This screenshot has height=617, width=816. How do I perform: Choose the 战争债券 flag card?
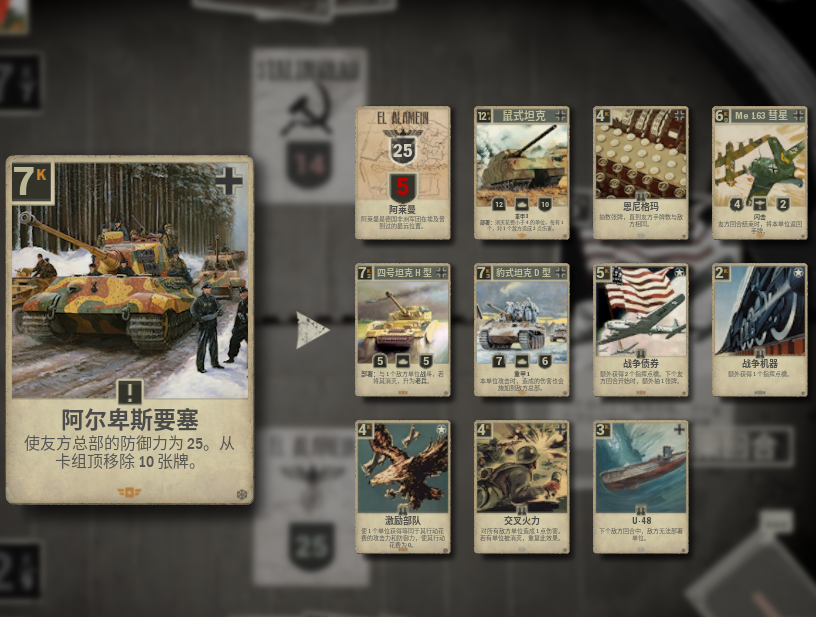(x=640, y=330)
